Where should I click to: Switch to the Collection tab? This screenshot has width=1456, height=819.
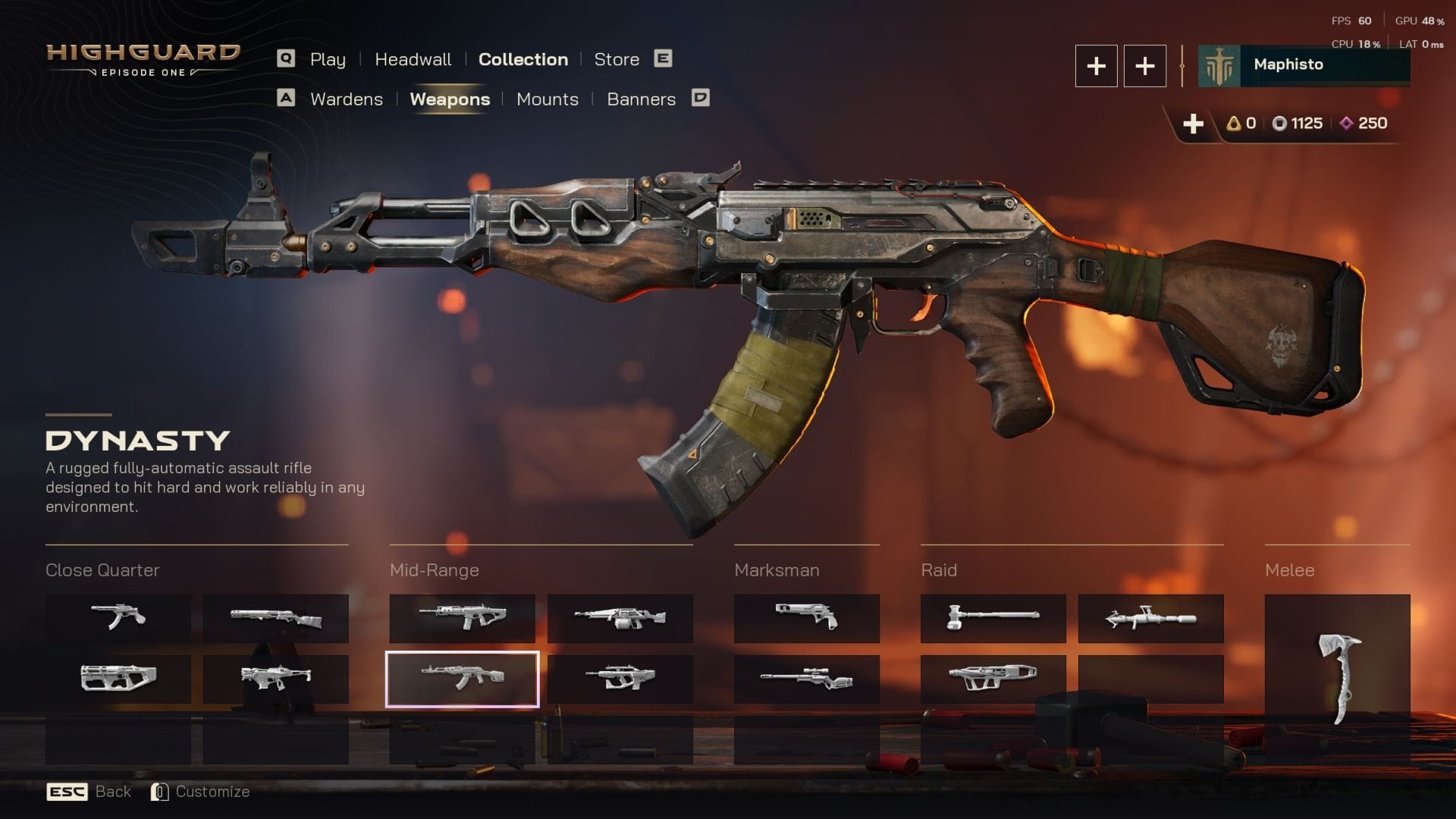click(x=522, y=59)
